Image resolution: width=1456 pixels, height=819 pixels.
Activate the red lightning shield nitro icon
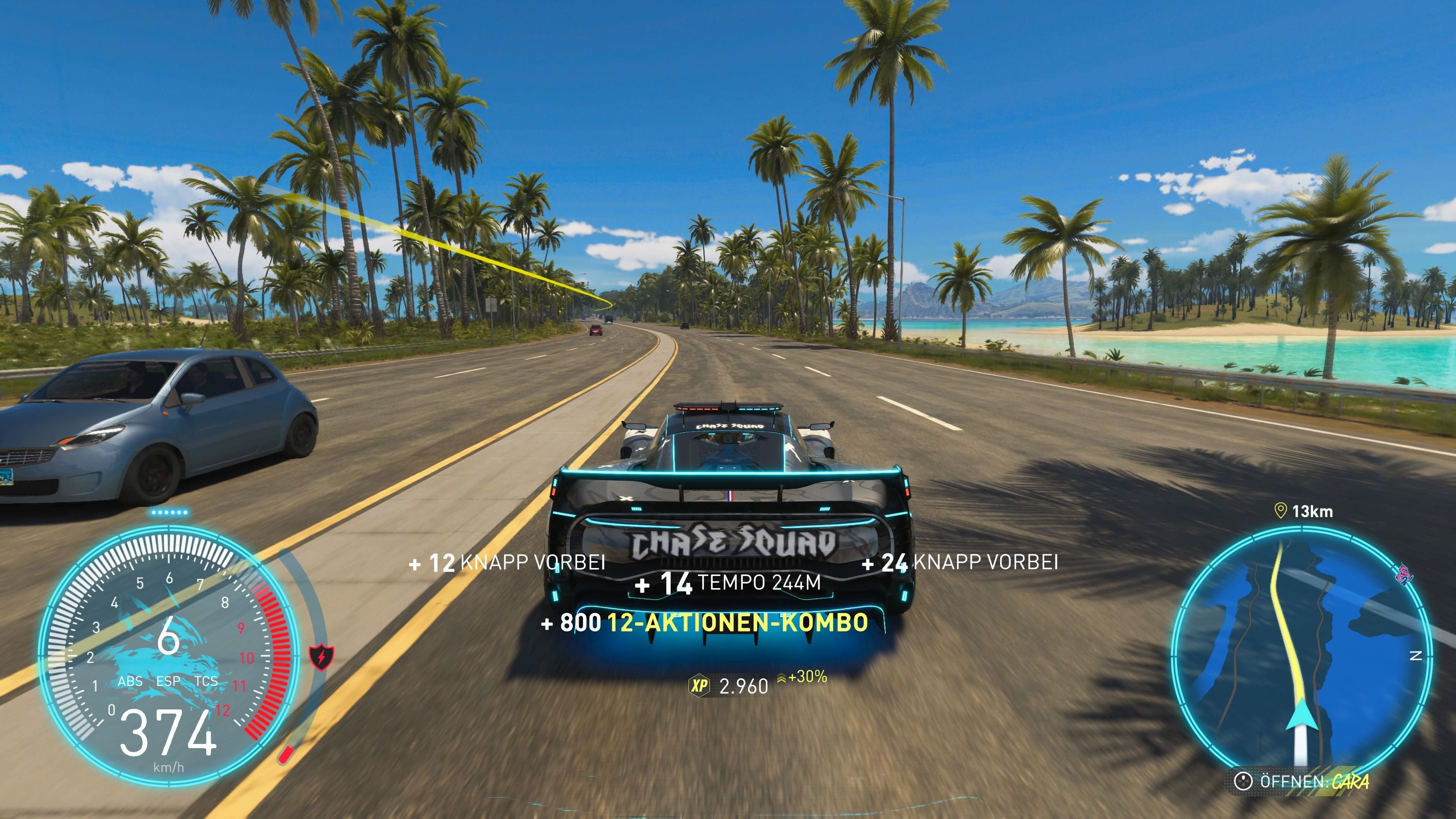[x=322, y=657]
